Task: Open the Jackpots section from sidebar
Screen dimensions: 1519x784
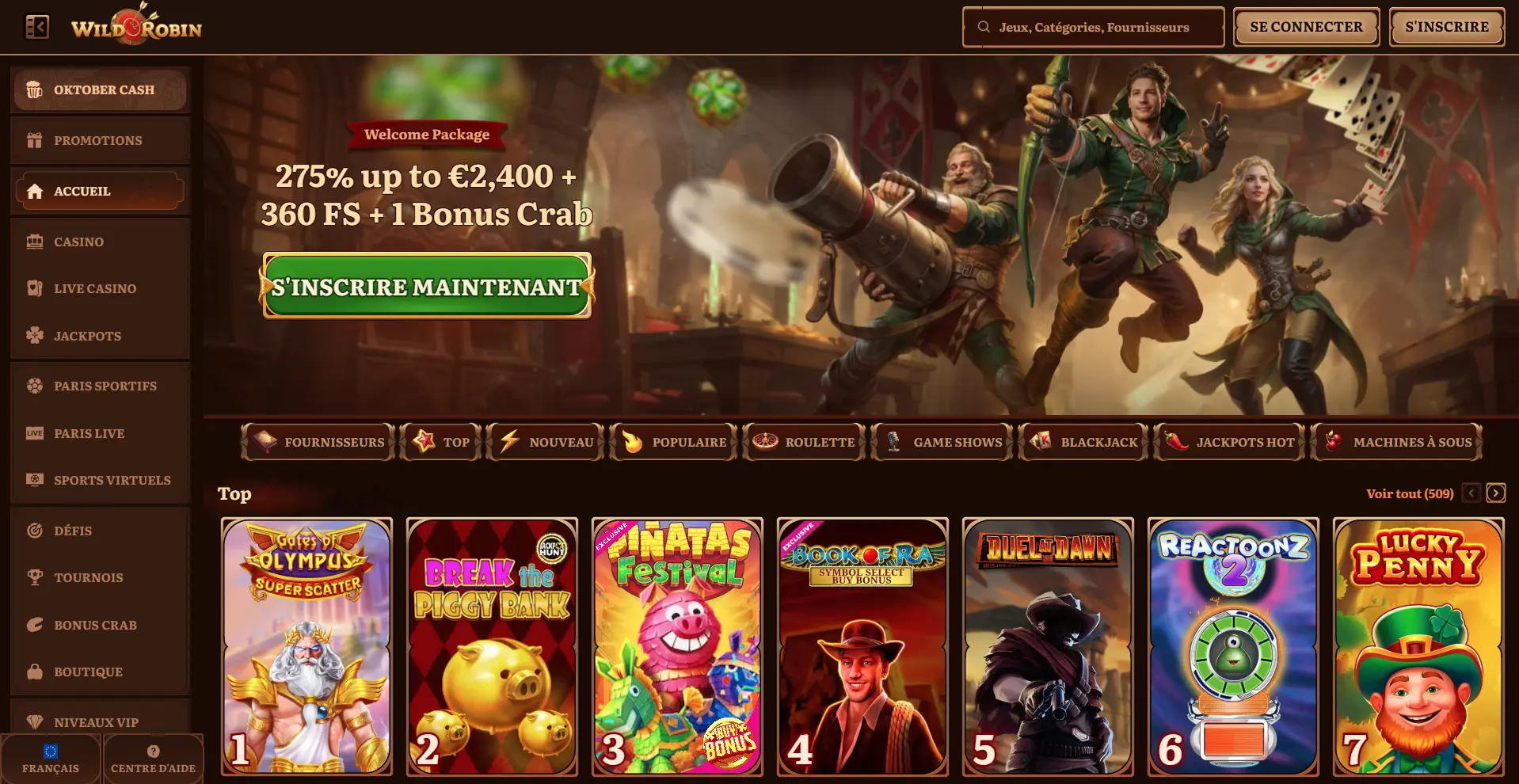Action: (87, 336)
